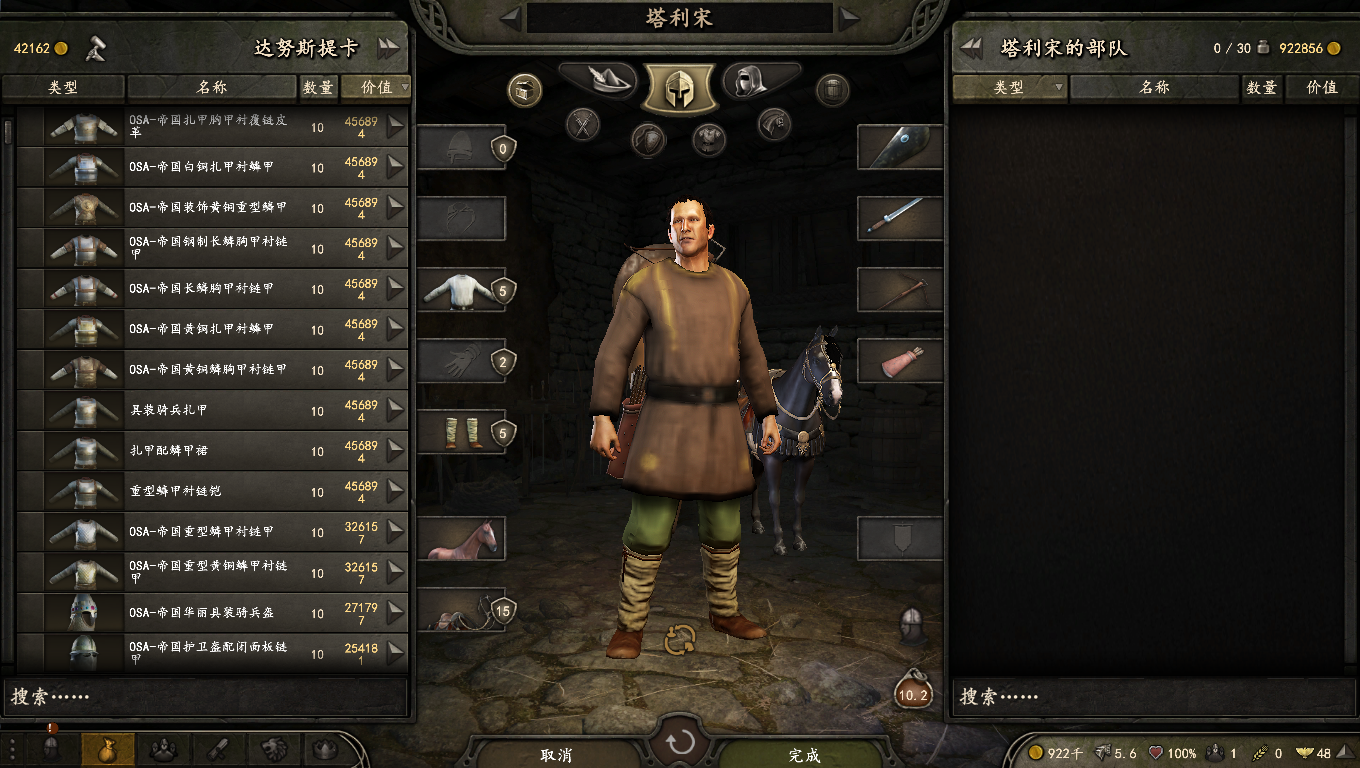Select the equipped sword weapon slot

click(x=899, y=217)
